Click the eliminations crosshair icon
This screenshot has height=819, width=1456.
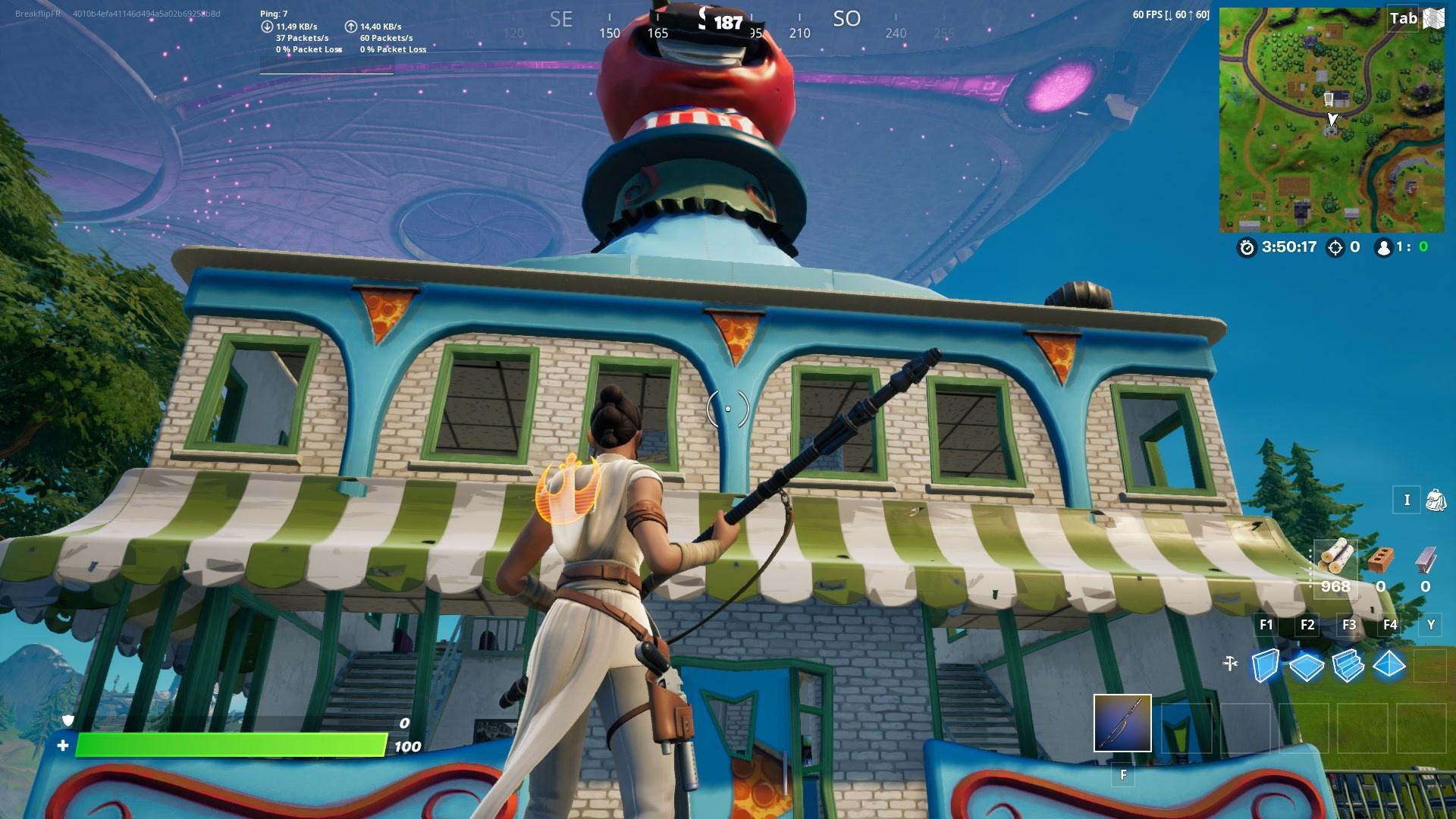[1335, 247]
